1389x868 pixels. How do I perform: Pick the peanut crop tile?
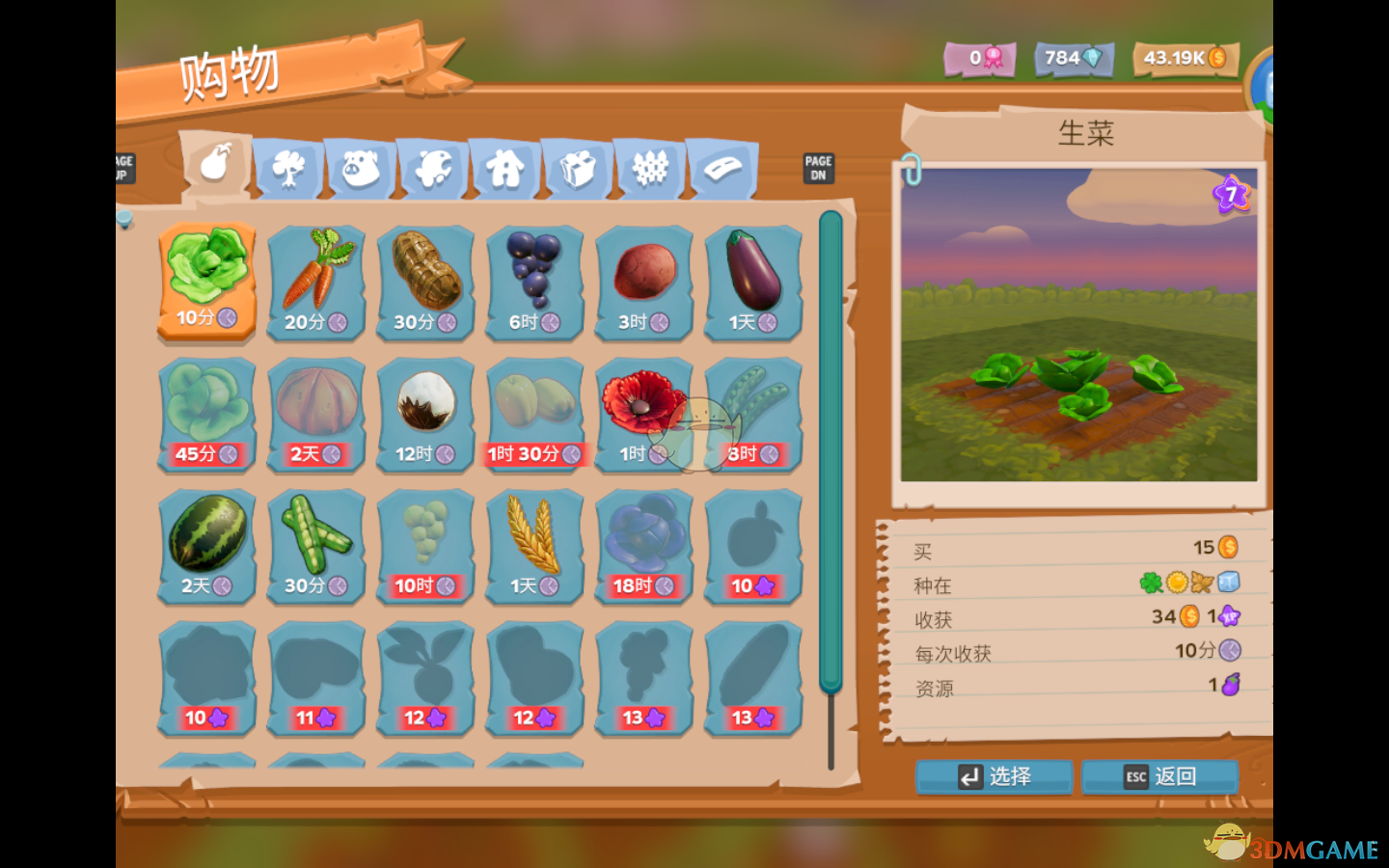pyautogui.click(x=425, y=283)
